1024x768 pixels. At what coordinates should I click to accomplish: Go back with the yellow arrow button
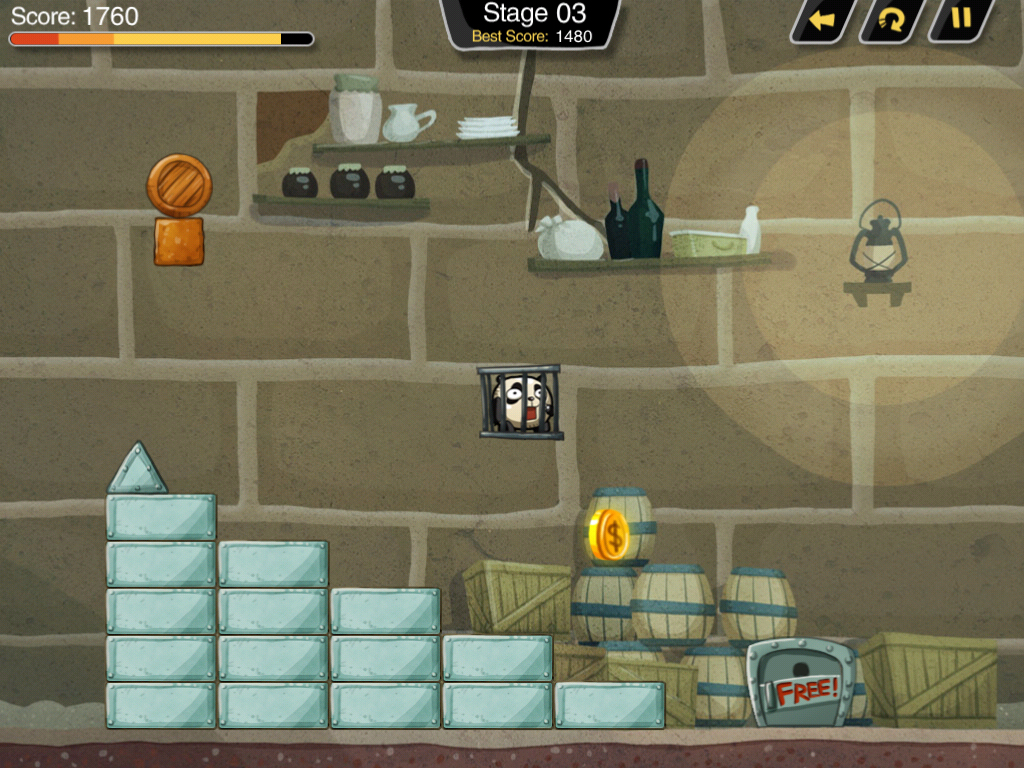(x=822, y=20)
